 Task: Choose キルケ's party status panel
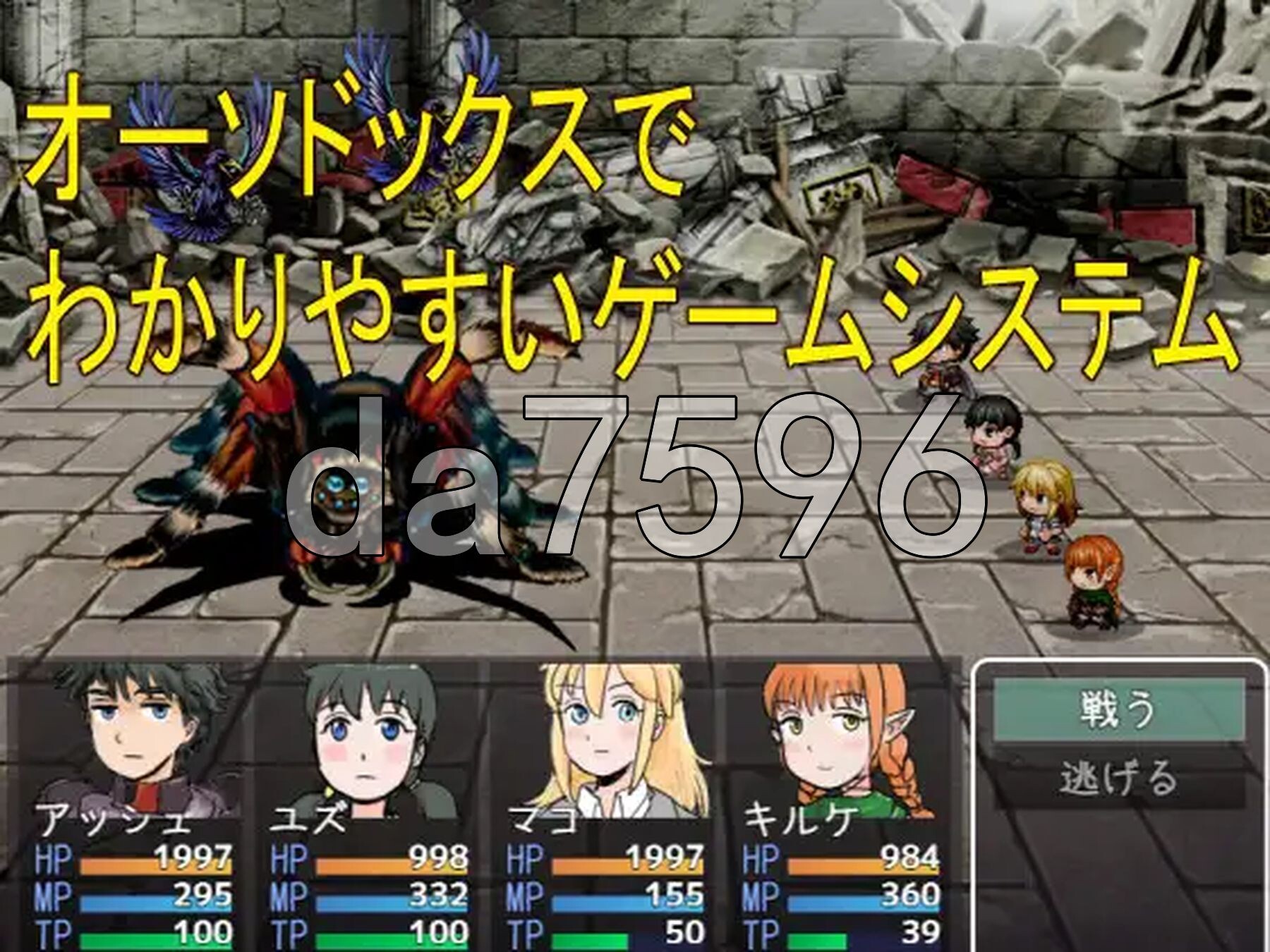pos(840,804)
